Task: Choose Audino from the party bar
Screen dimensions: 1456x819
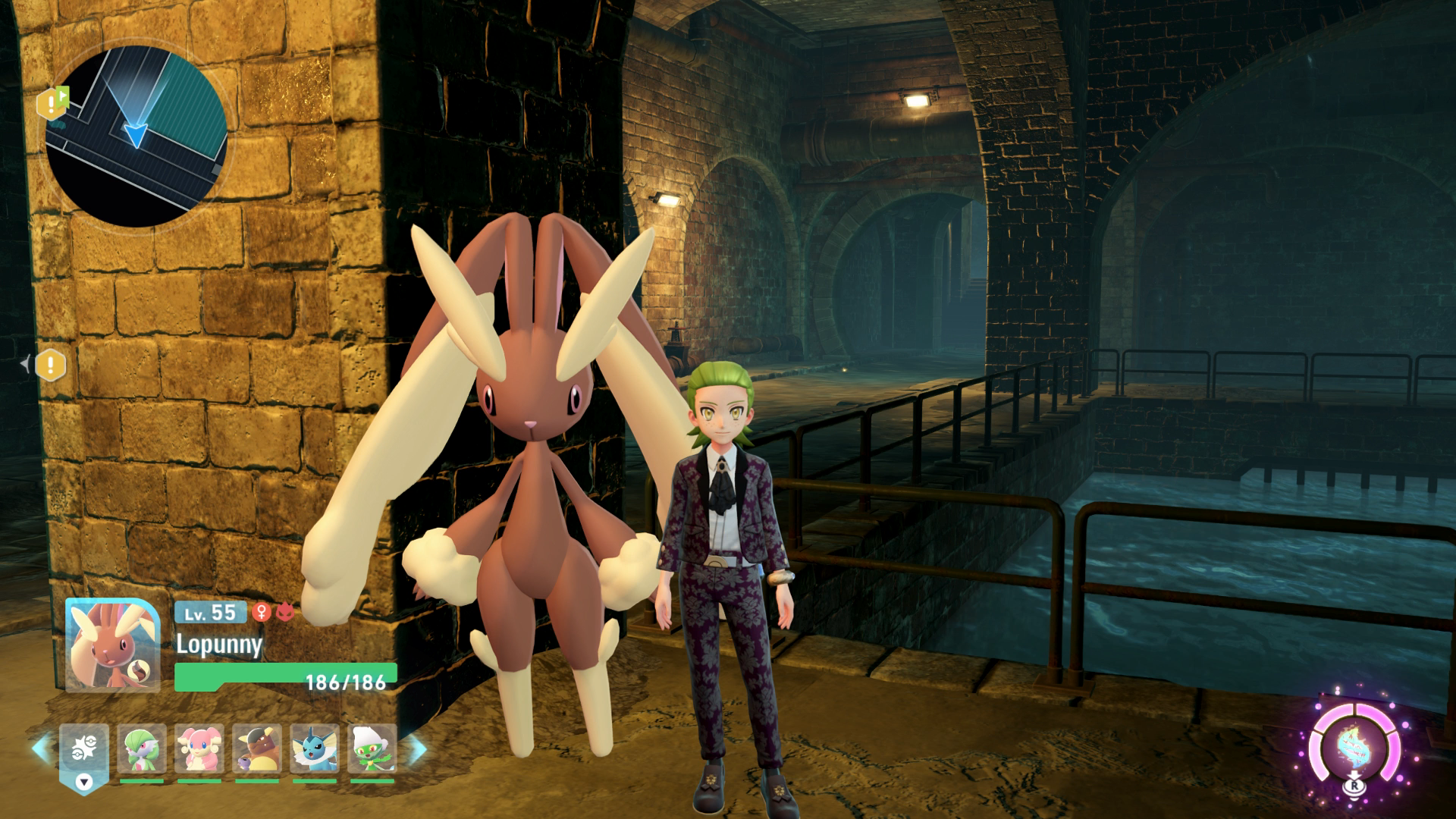Action: point(199,749)
